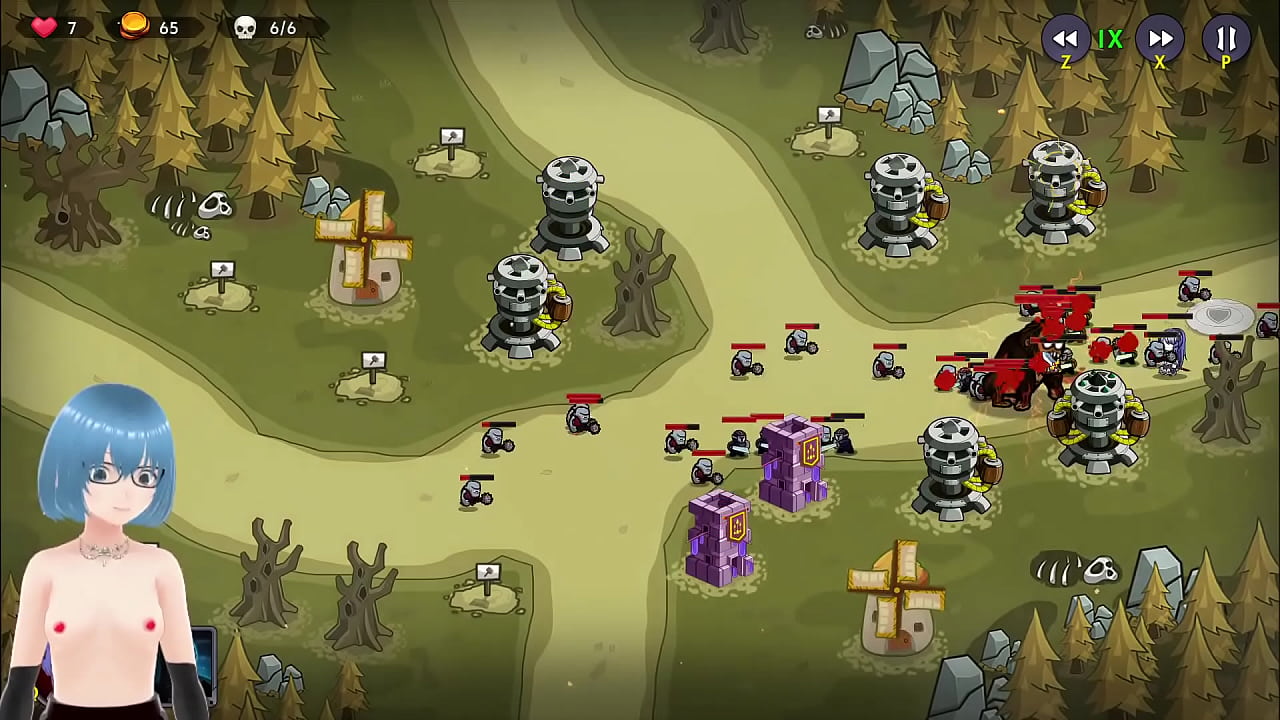Click the gold coin counter icon

coord(131,27)
